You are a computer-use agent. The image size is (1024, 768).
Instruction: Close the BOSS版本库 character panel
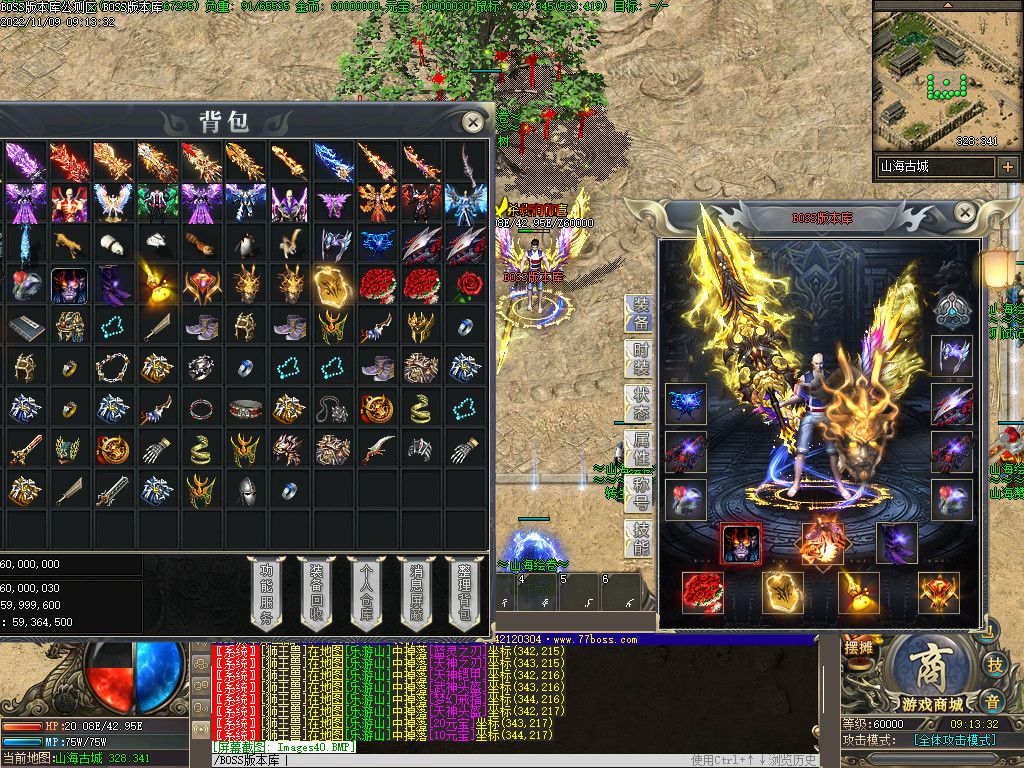pyautogui.click(x=965, y=212)
